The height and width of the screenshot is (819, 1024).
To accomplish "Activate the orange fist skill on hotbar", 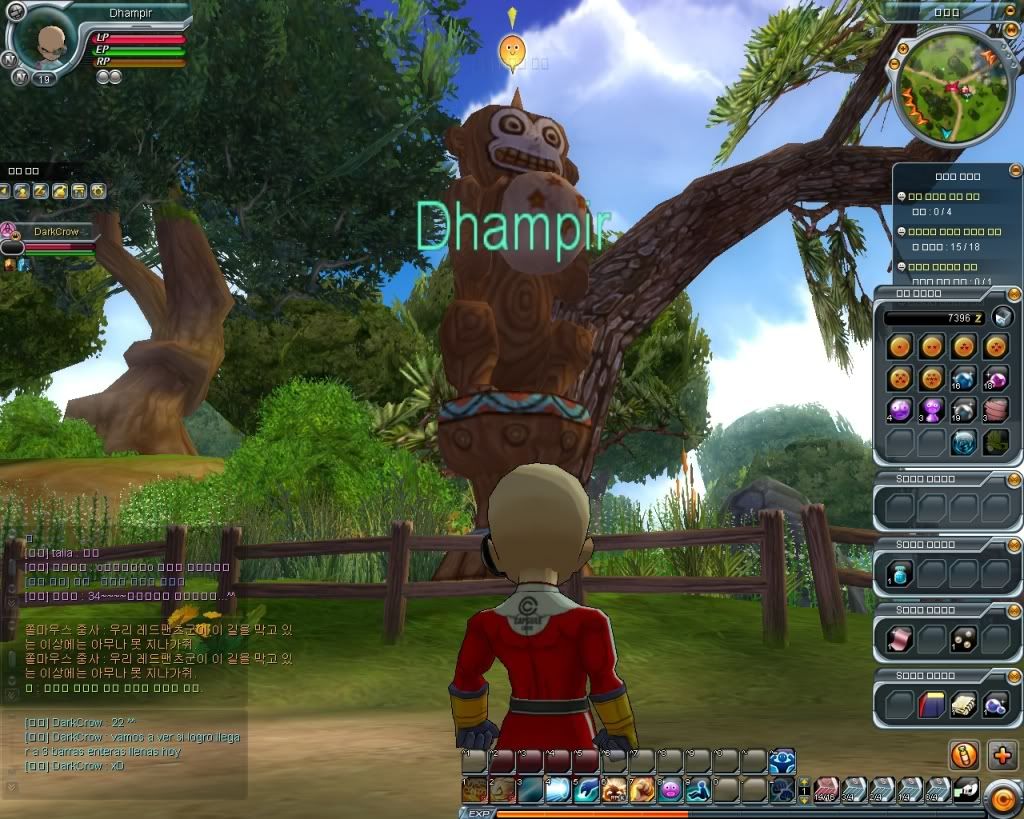I will (641, 790).
